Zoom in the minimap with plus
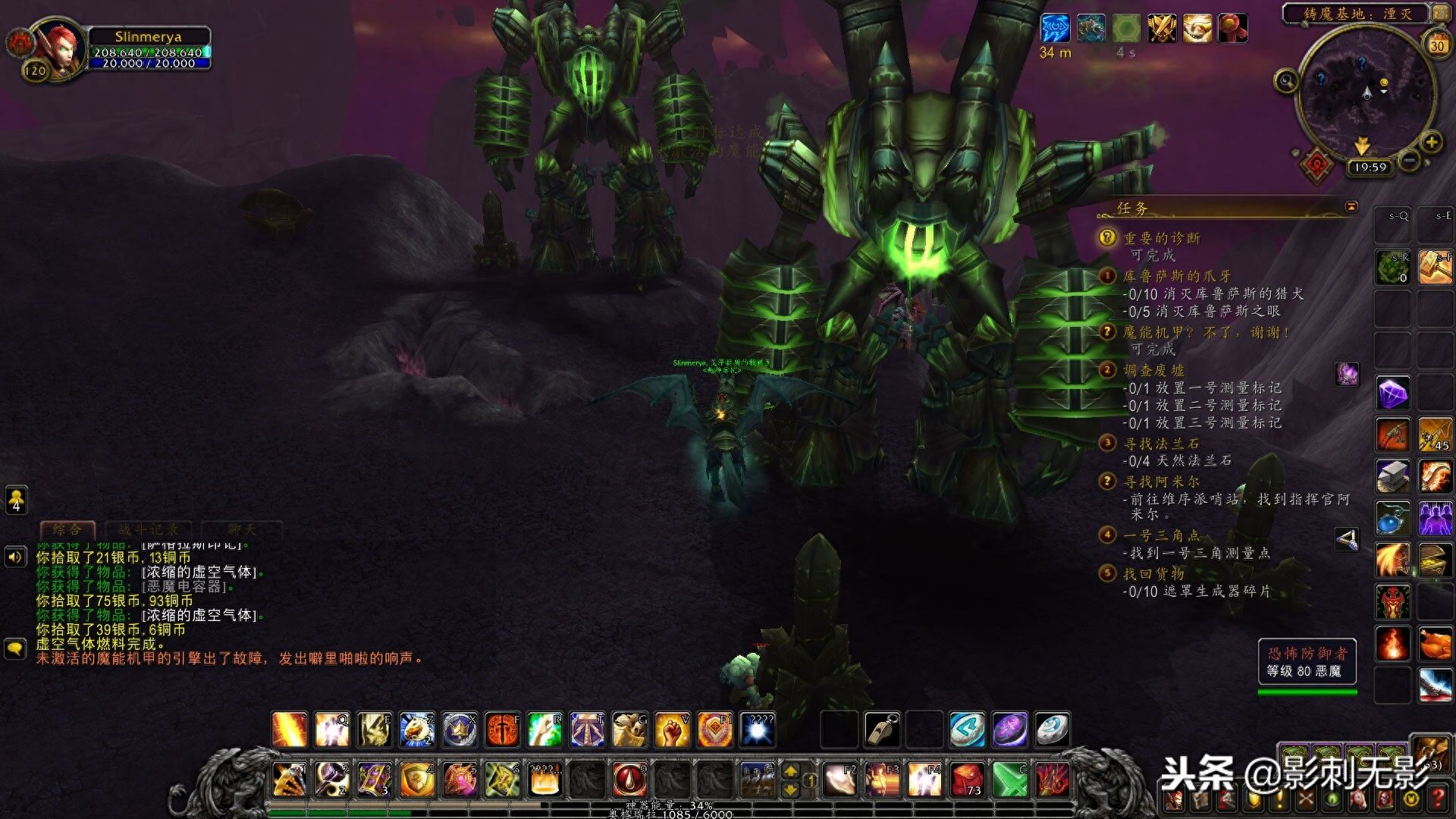1456x819 pixels. click(x=1431, y=142)
